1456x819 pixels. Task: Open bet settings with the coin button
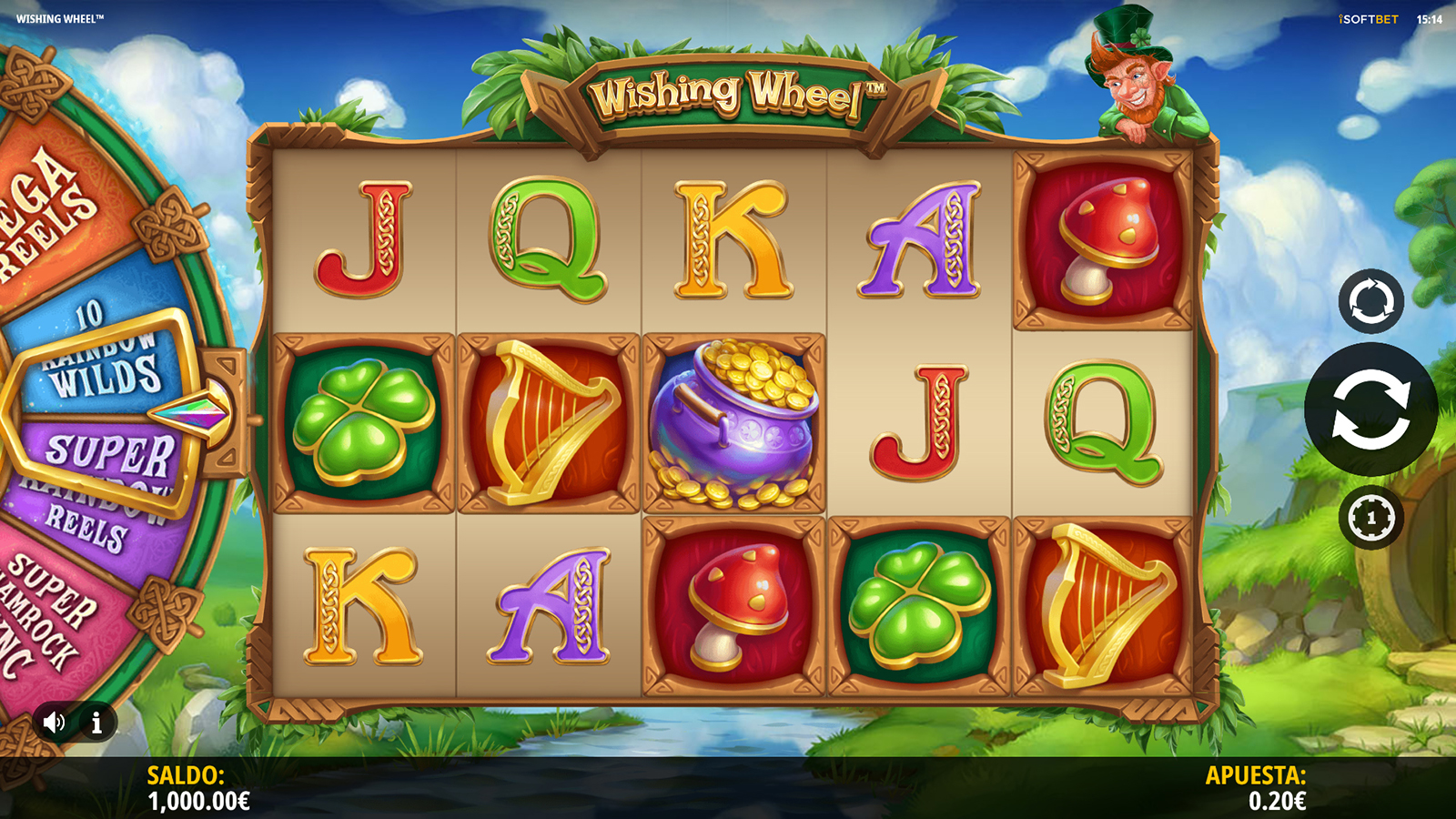pyautogui.click(x=1370, y=519)
